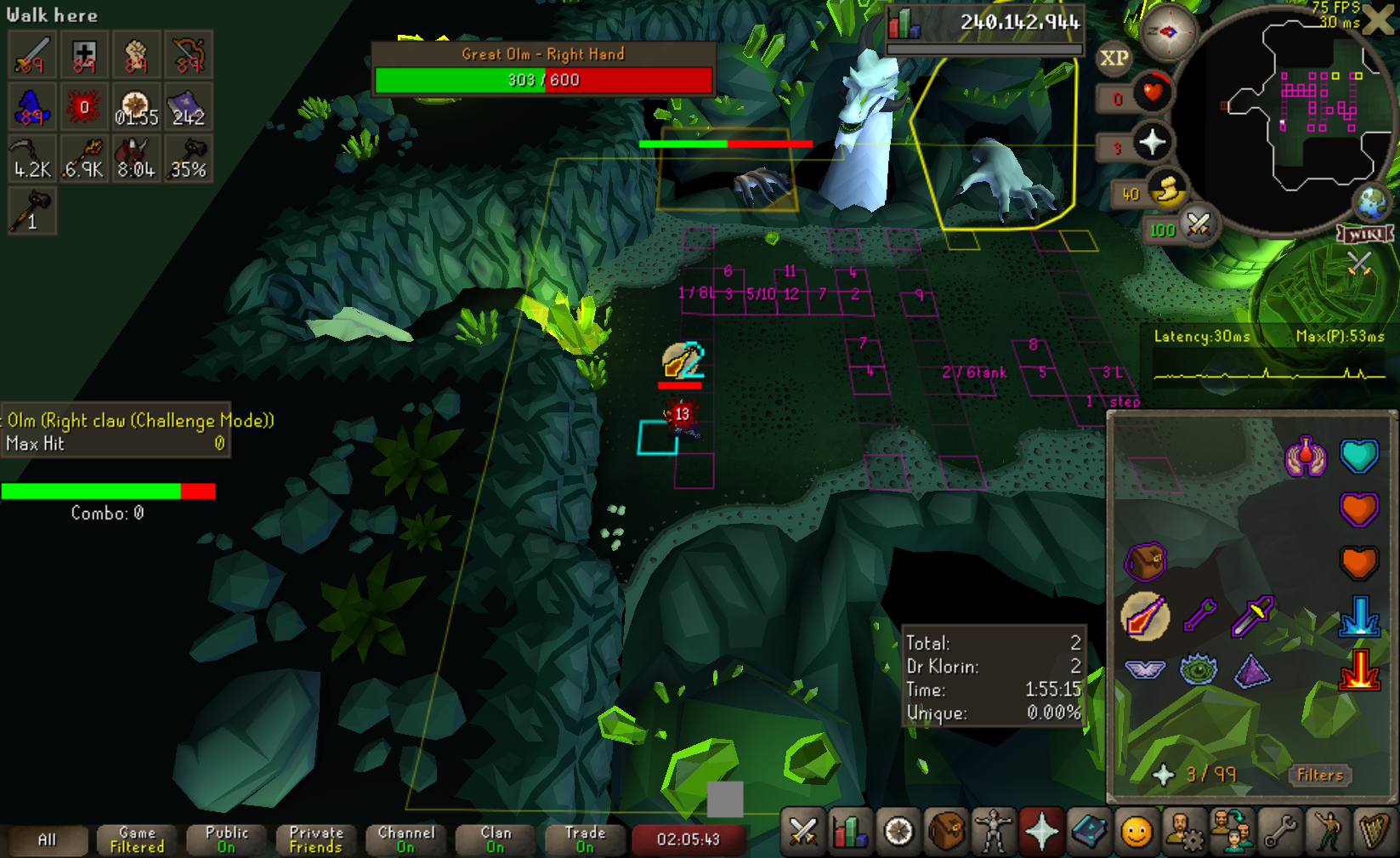Image resolution: width=1400 pixels, height=858 pixels.
Task: Activate the teal heart prayer
Action: pyautogui.click(x=1358, y=457)
